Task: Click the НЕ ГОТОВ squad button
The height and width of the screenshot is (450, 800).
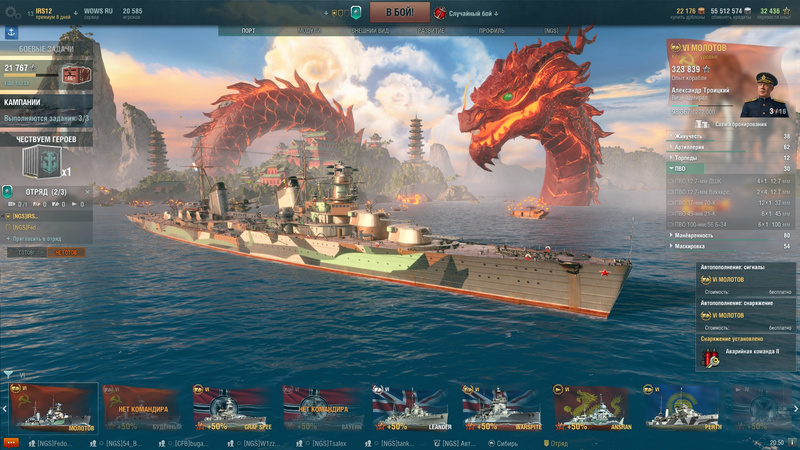Action: 67,253
